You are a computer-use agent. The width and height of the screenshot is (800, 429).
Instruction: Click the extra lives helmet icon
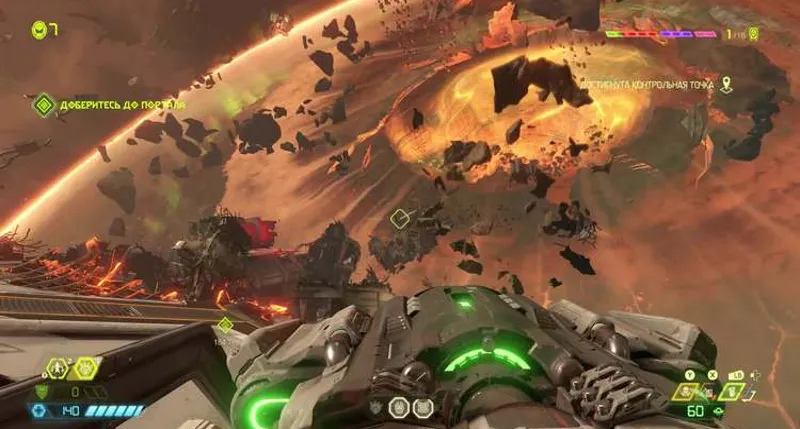pyautogui.click(x=40, y=29)
